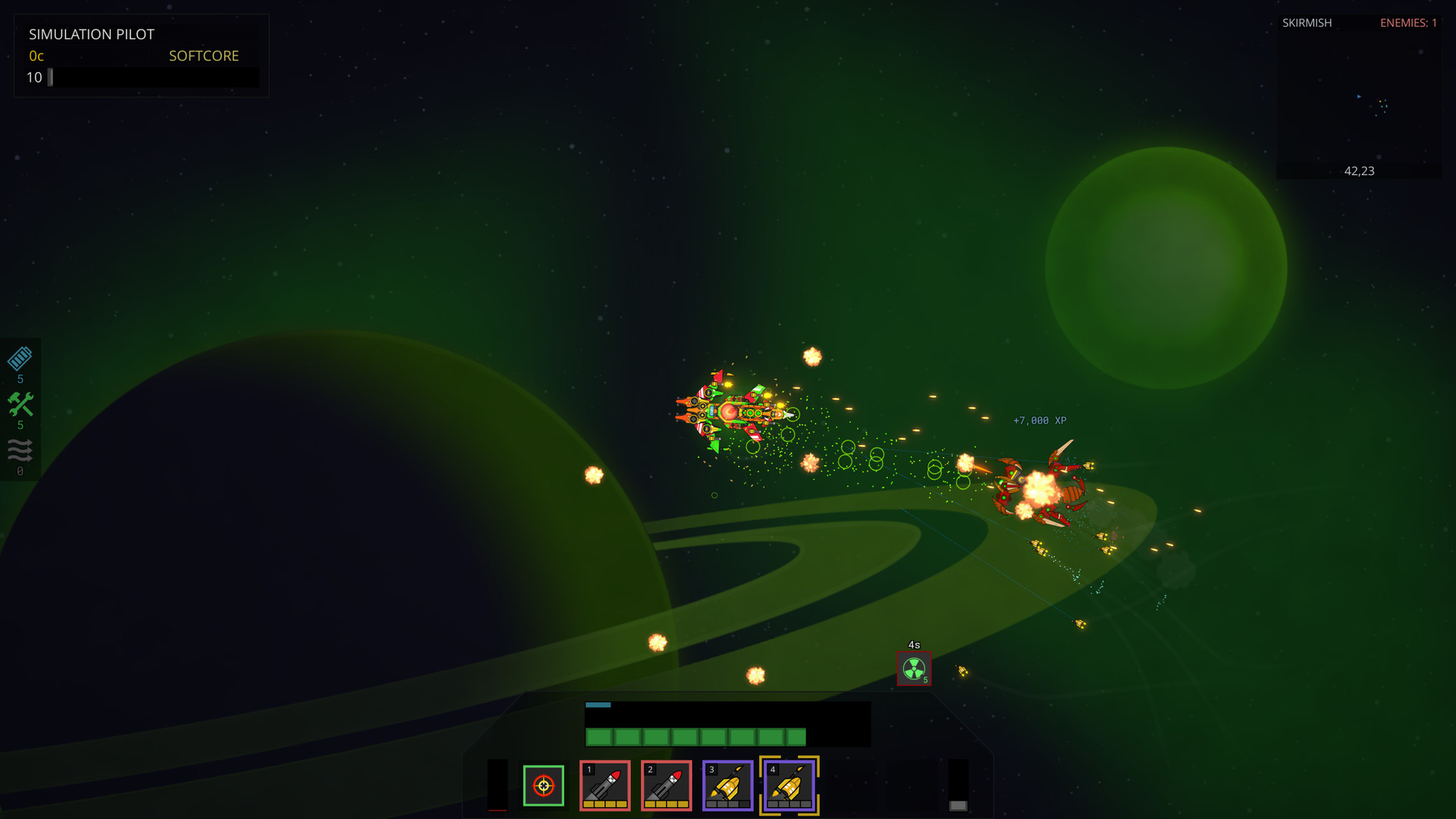Click the +7,000 XP popup text
Image resolution: width=1456 pixels, height=819 pixels.
coord(1038,419)
